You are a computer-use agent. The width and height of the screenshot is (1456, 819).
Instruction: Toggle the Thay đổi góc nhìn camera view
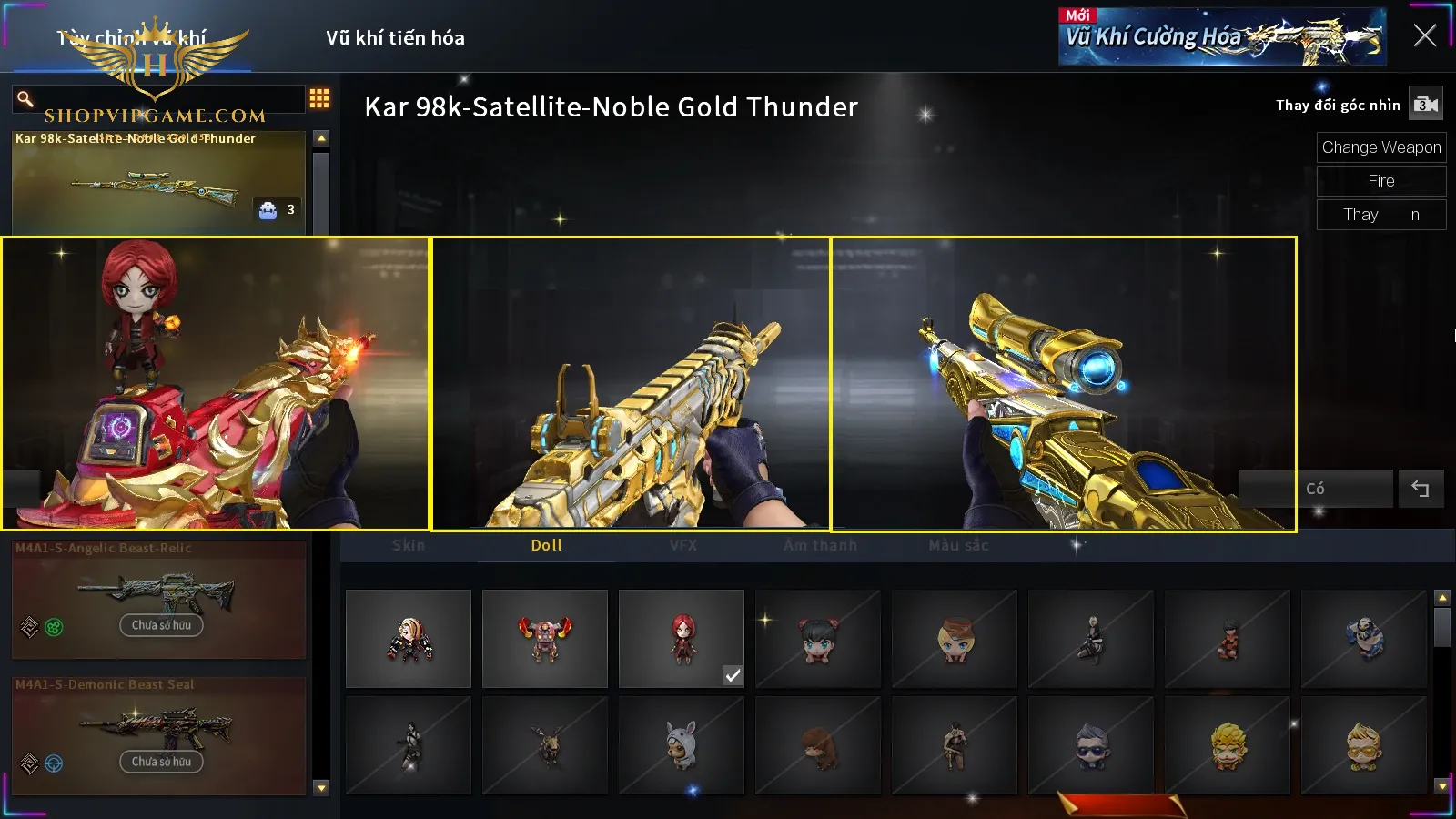[1425, 105]
